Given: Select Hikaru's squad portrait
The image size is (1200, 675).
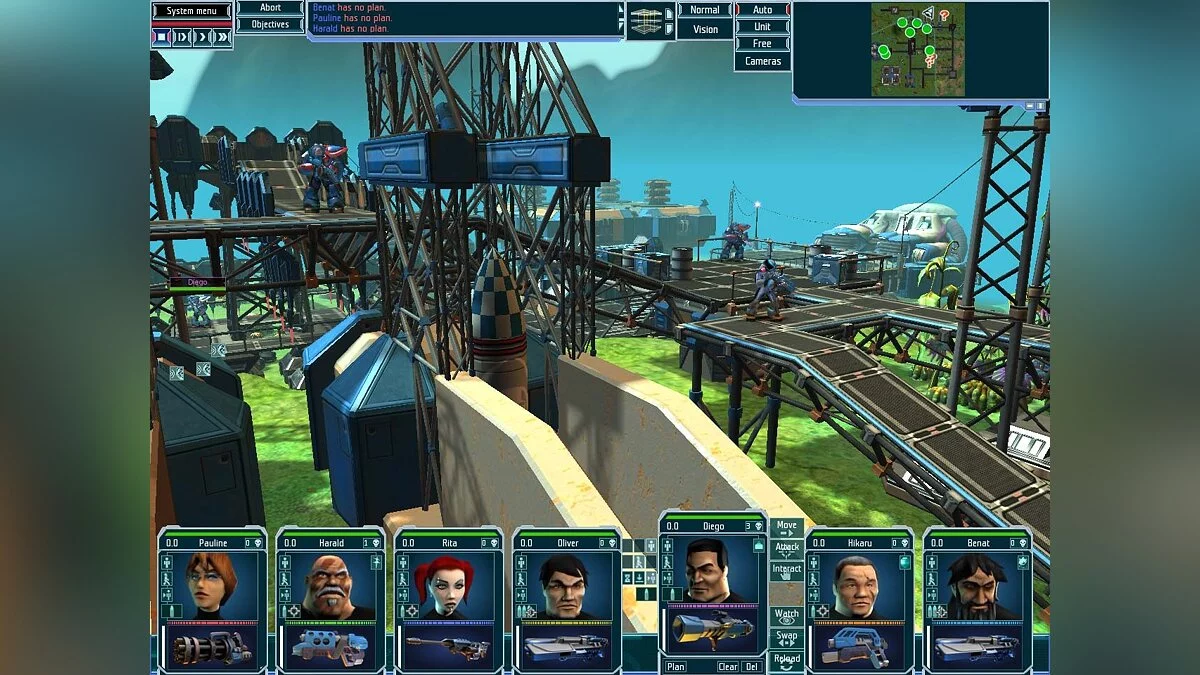Looking at the screenshot, I should pos(860,584).
